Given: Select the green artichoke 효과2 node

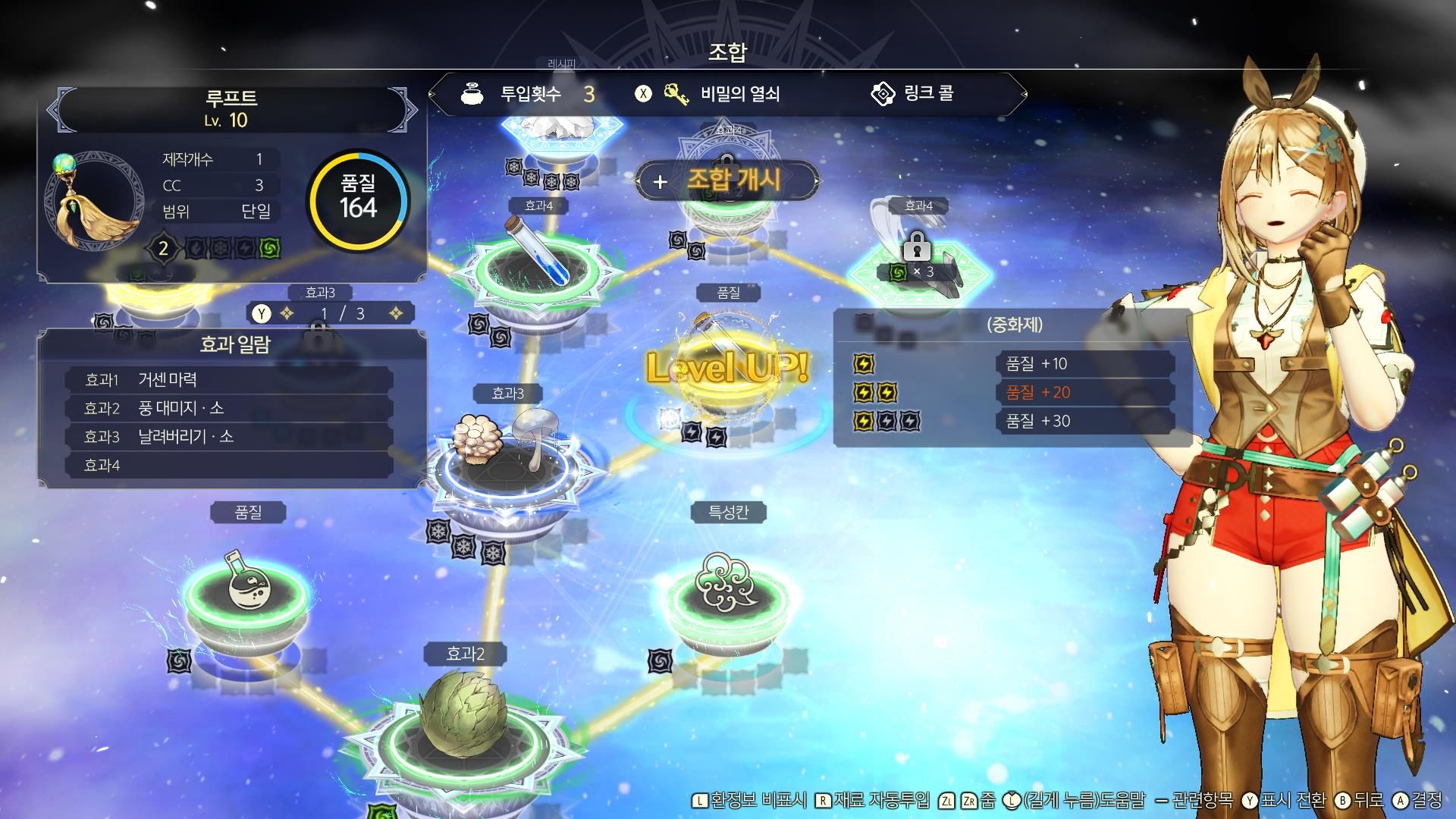Looking at the screenshot, I should point(464,717).
